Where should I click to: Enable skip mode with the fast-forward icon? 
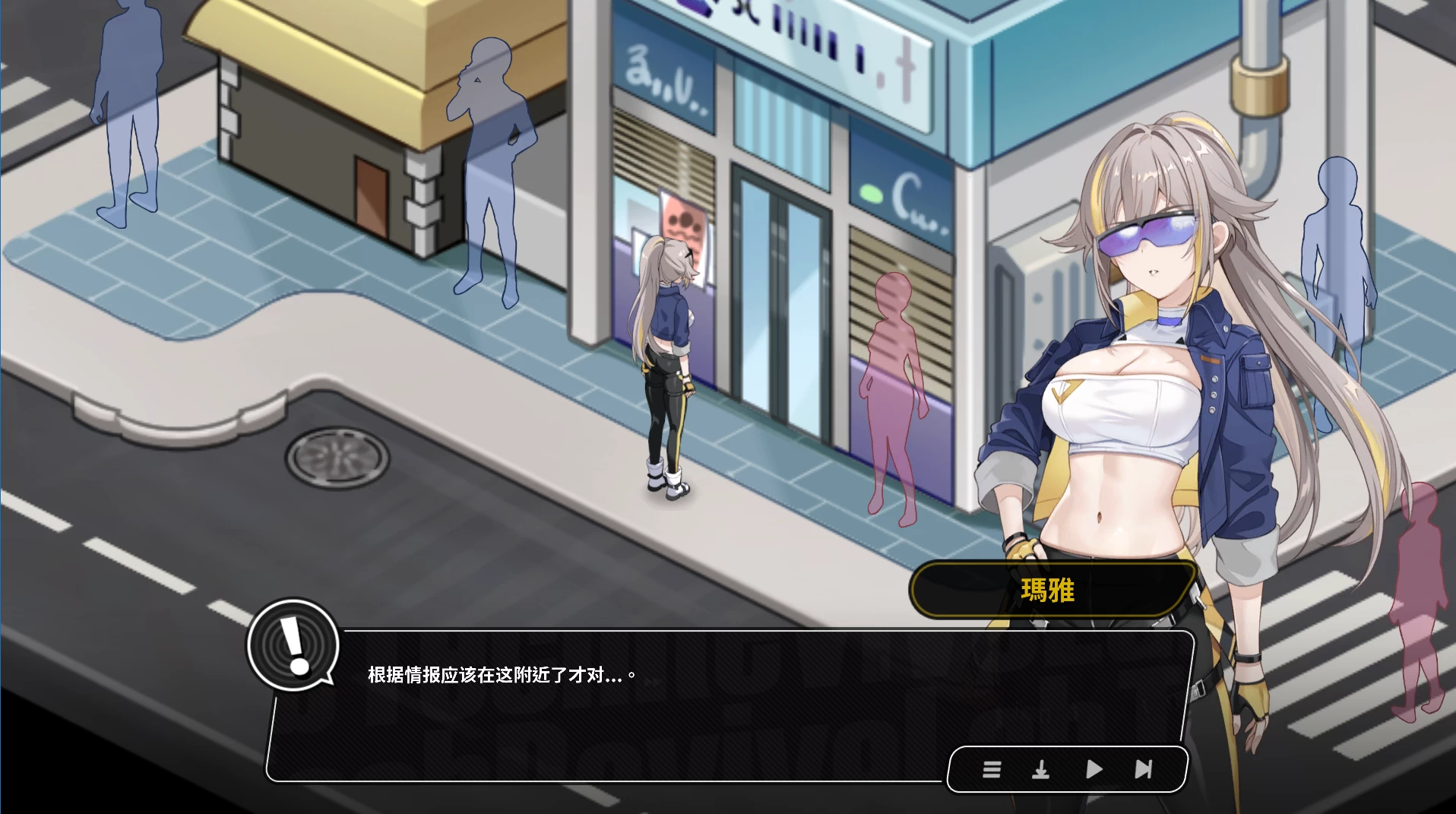pyautogui.click(x=1142, y=770)
